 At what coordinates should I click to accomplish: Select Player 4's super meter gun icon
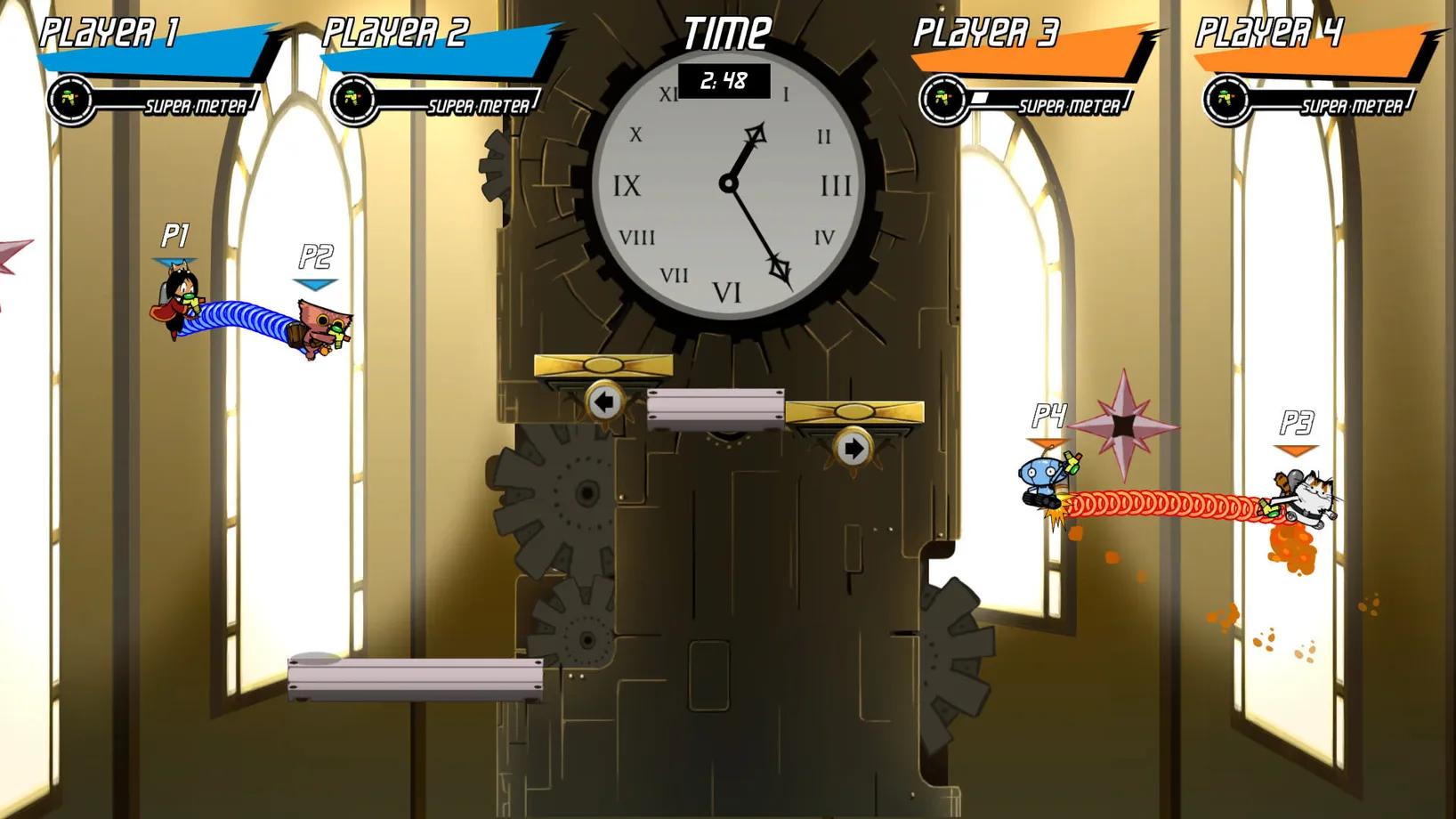point(1225,98)
